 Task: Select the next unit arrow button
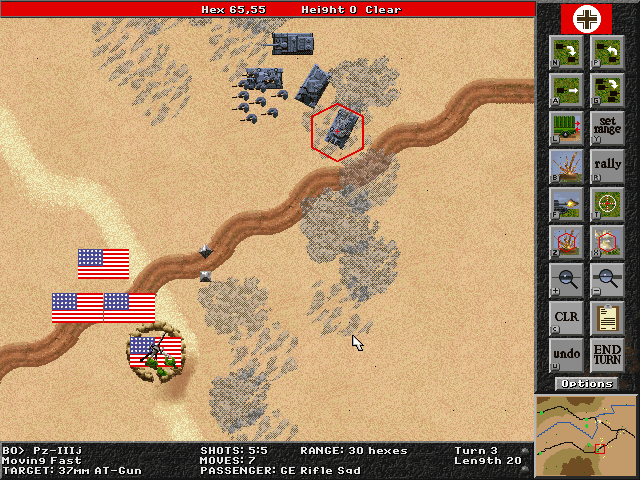point(566,51)
